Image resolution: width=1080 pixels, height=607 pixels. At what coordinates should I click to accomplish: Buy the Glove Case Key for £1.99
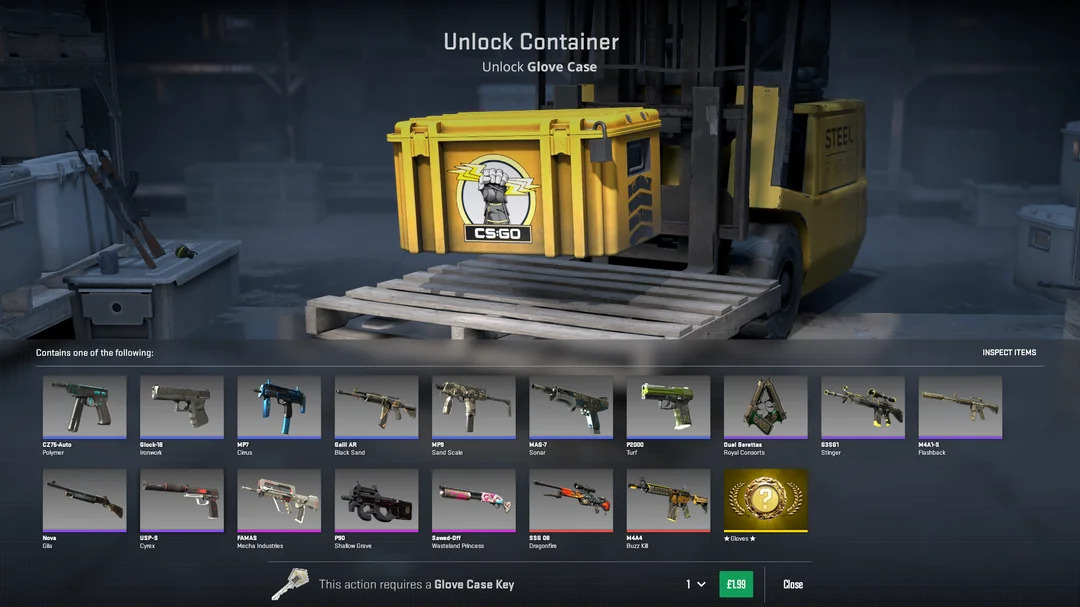[x=735, y=584]
